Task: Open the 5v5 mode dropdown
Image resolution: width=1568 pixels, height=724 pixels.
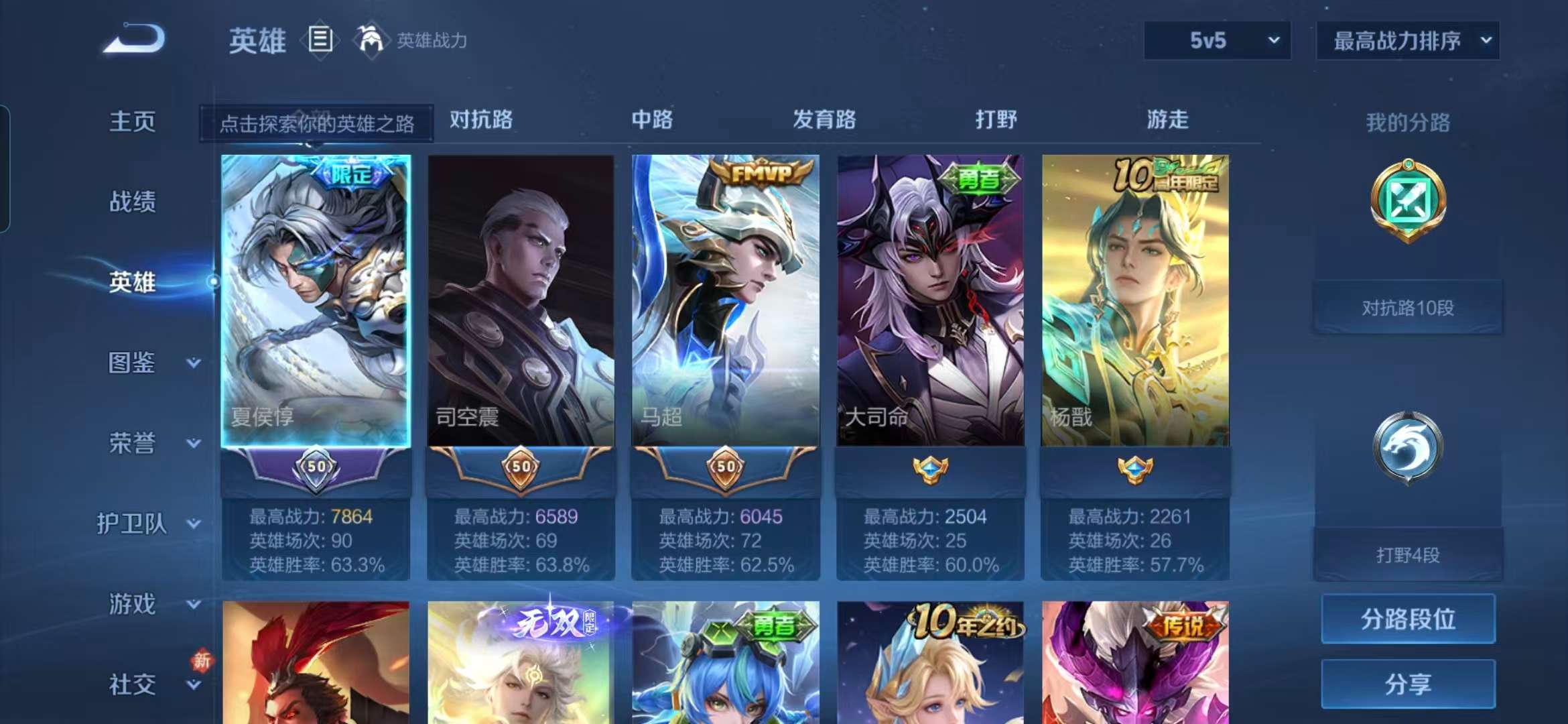Action: (1217, 41)
